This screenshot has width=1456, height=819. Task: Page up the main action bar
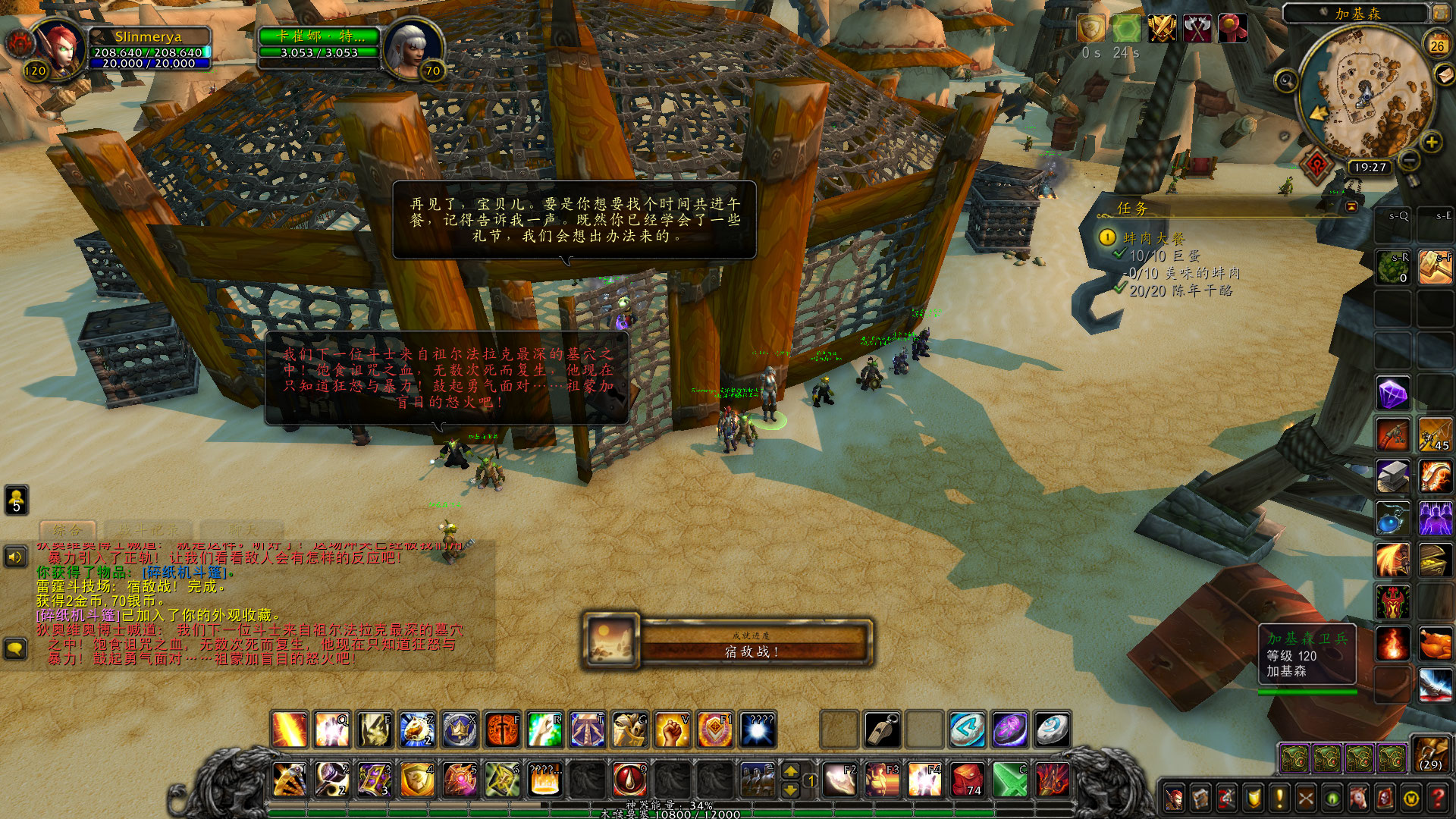pyautogui.click(x=790, y=770)
